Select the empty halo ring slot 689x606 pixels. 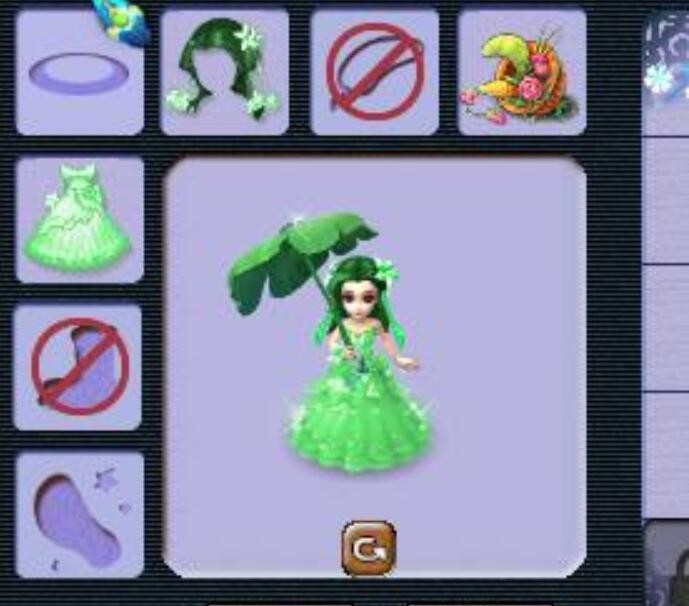[x=80, y=73]
